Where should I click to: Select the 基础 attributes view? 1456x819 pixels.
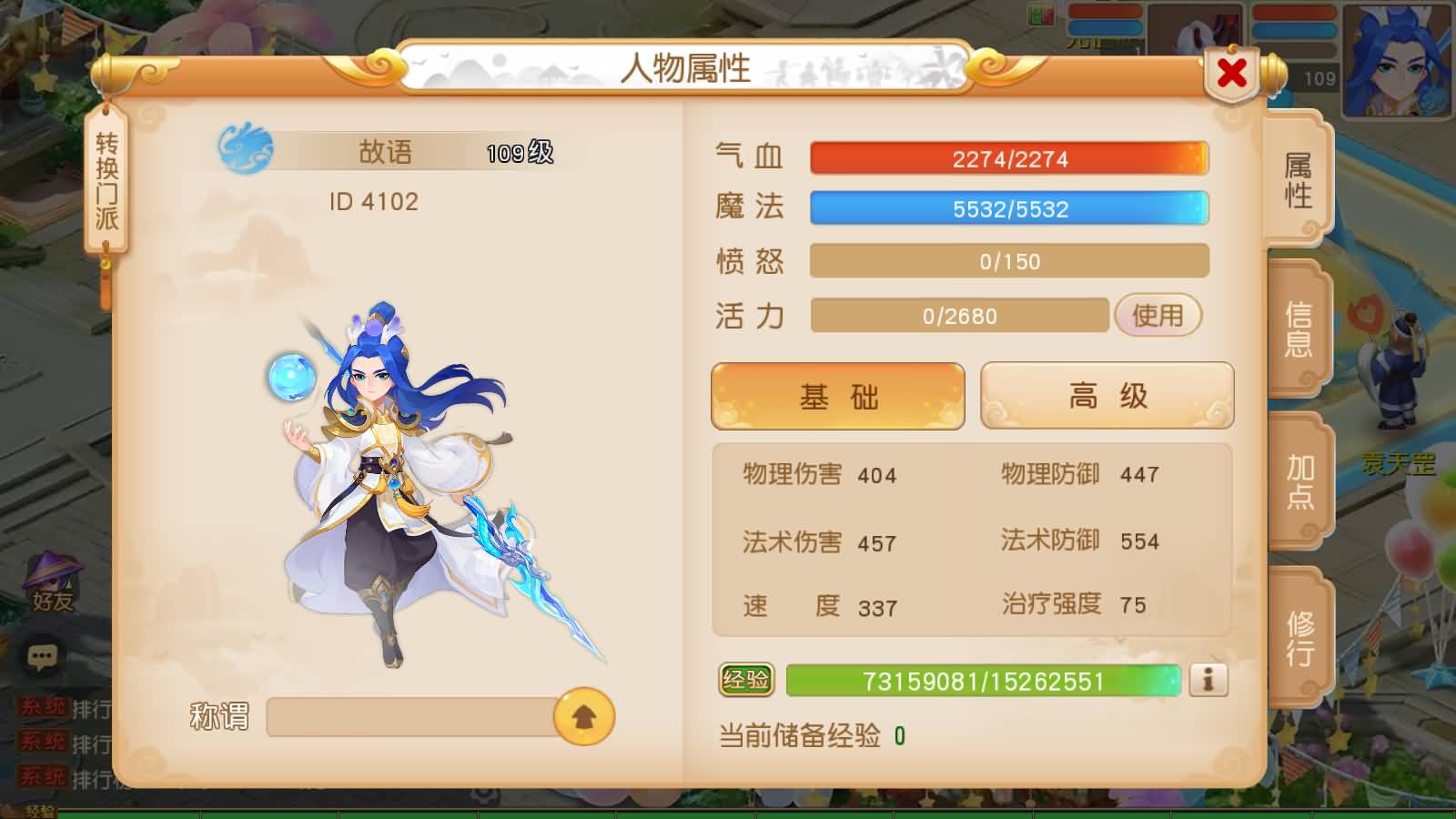(x=837, y=395)
